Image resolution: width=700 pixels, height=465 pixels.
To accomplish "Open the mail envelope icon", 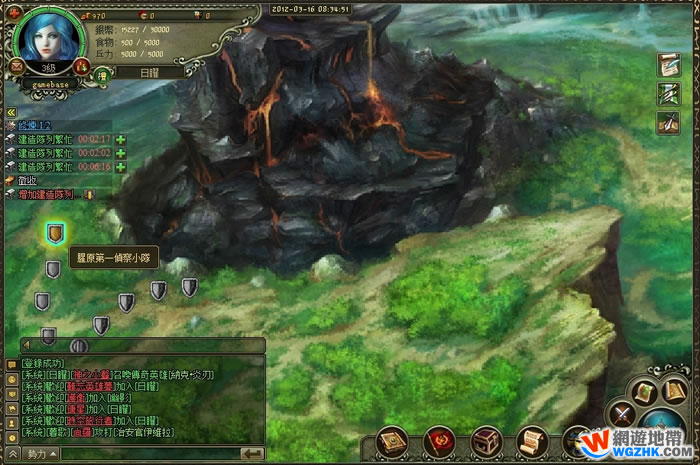I will coord(18,65).
